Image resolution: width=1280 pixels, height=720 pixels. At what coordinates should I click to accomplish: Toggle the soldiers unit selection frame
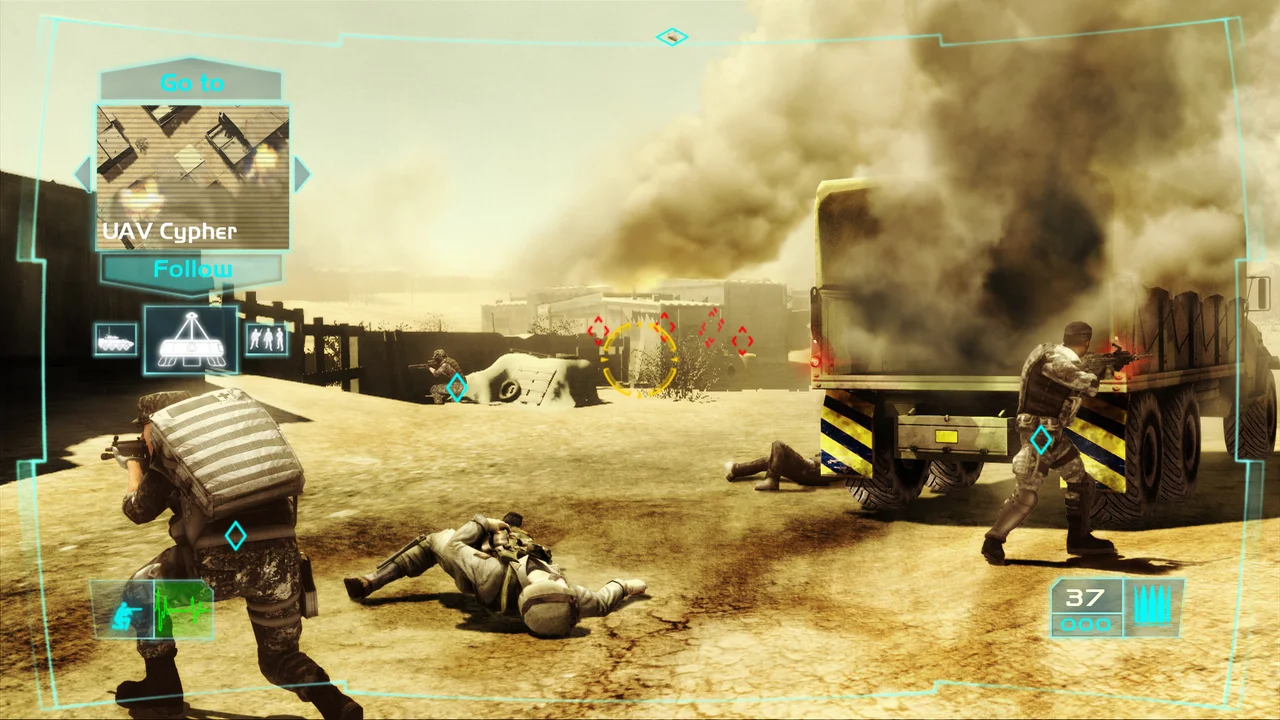[x=265, y=340]
